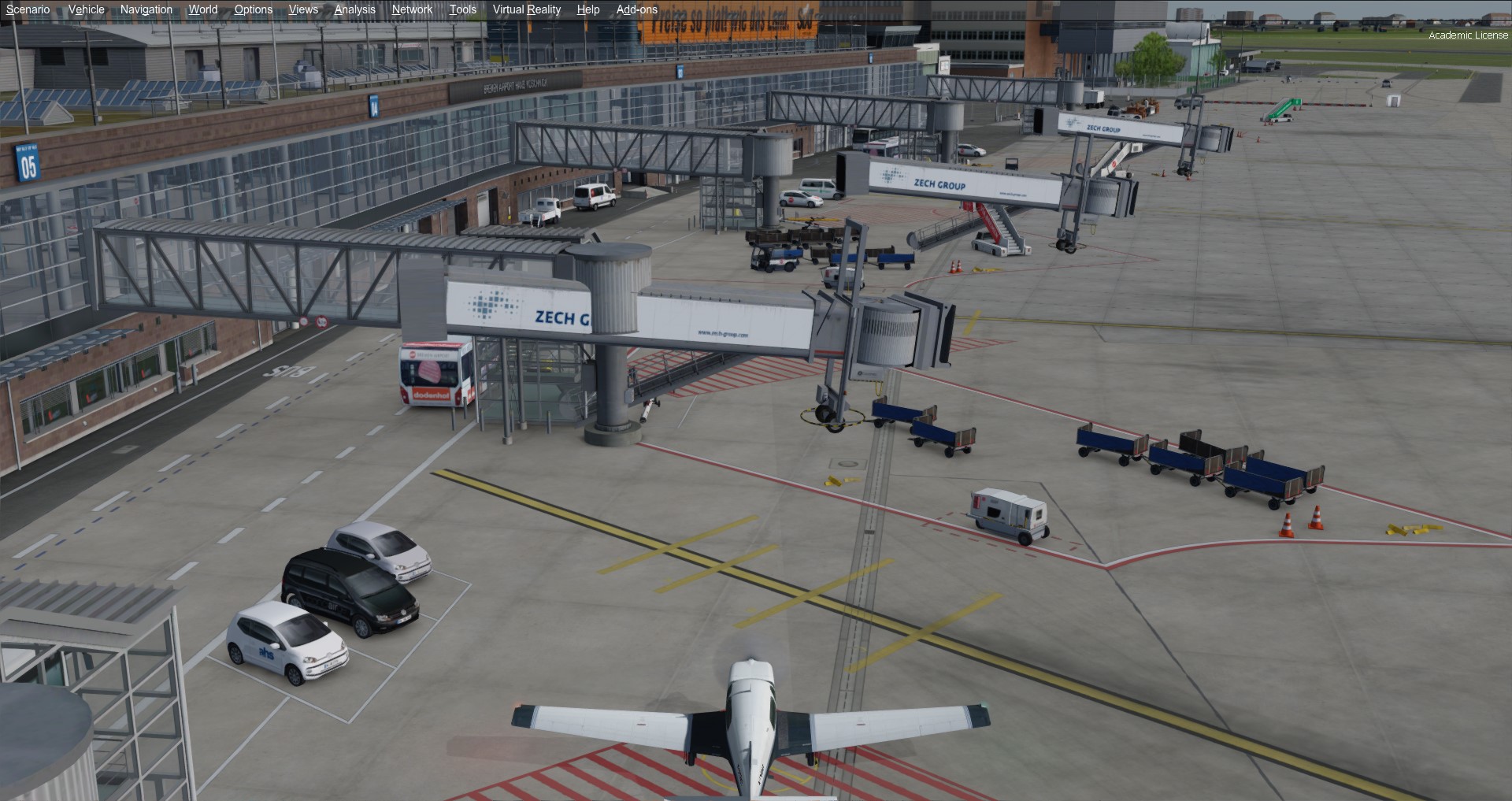This screenshot has width=1512, height=801.
Task: Select the Network menu
Action: [412, 9]
